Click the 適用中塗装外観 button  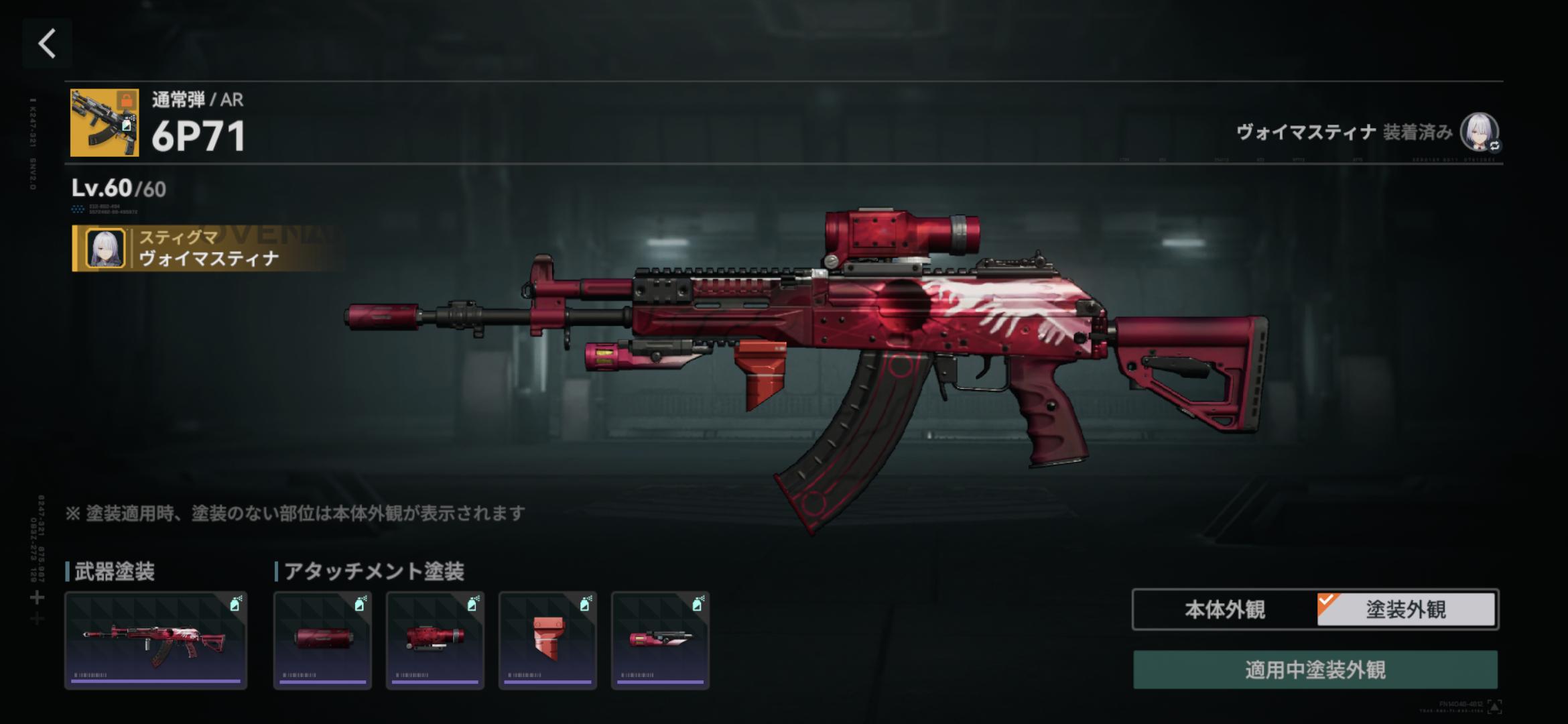pos(1315,670)
